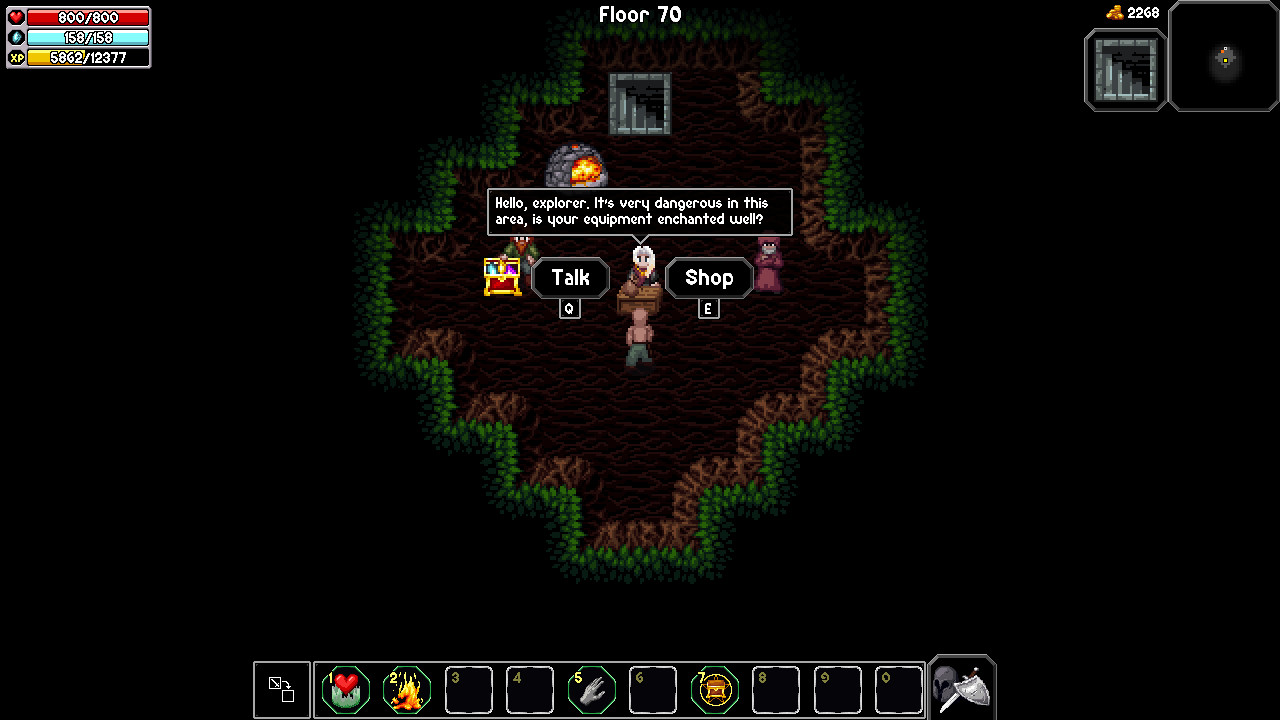Select the health potion in hotbar slot 1
The image size is (1280, 720).
coord(345,689)
